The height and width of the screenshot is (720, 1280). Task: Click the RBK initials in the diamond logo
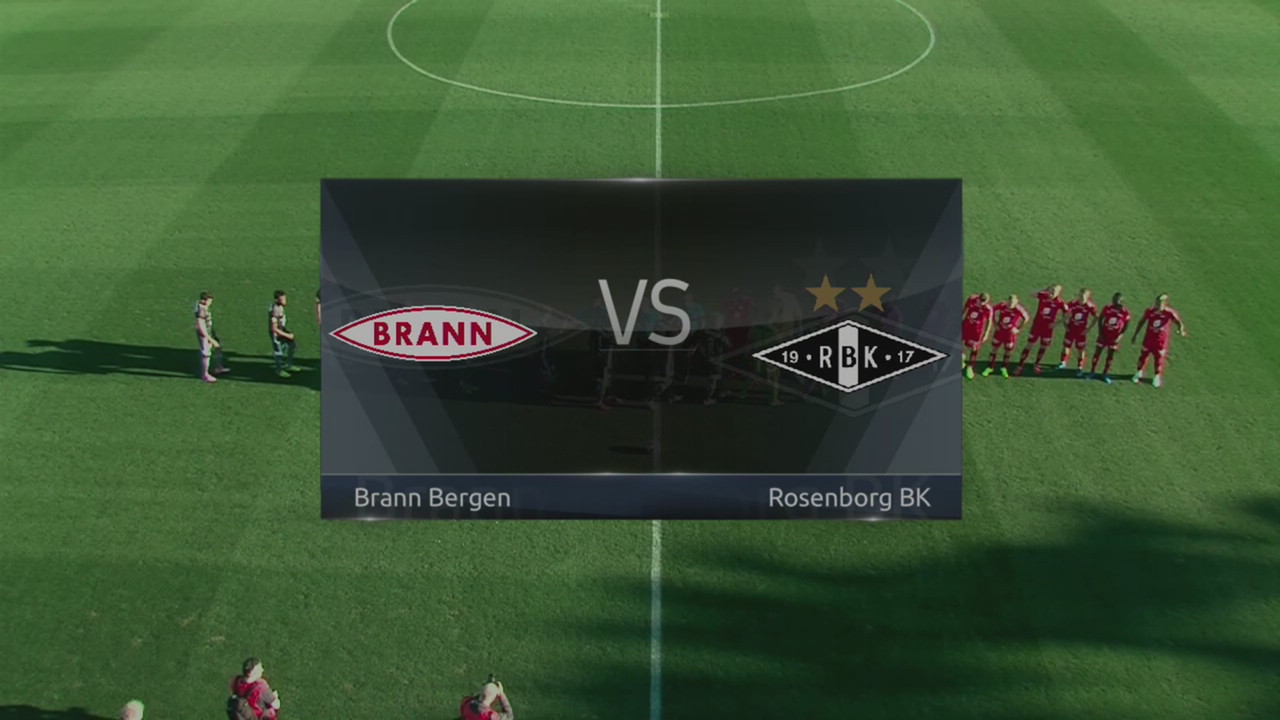point(849,357)
